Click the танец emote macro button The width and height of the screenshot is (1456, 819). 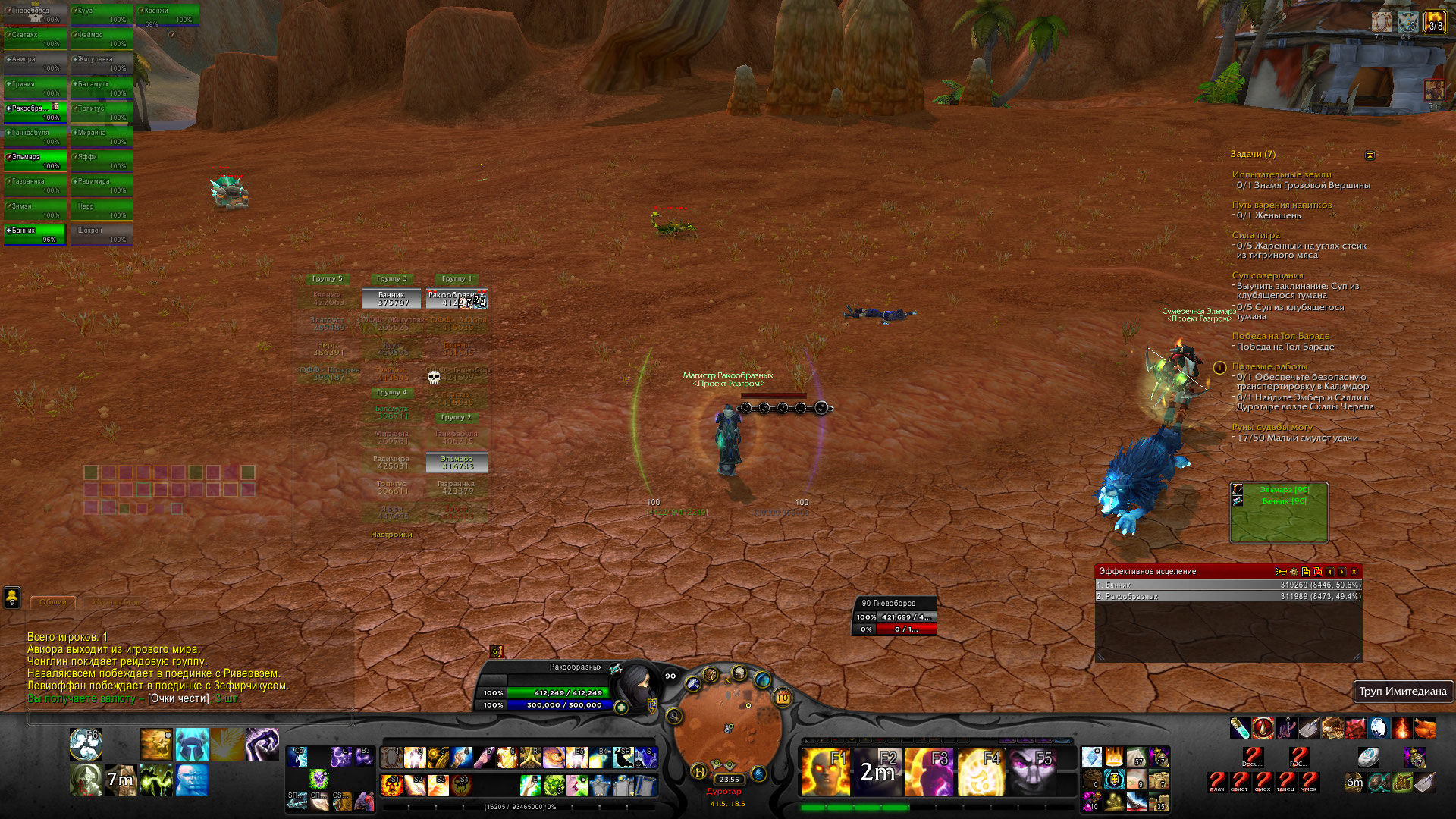1286,781
